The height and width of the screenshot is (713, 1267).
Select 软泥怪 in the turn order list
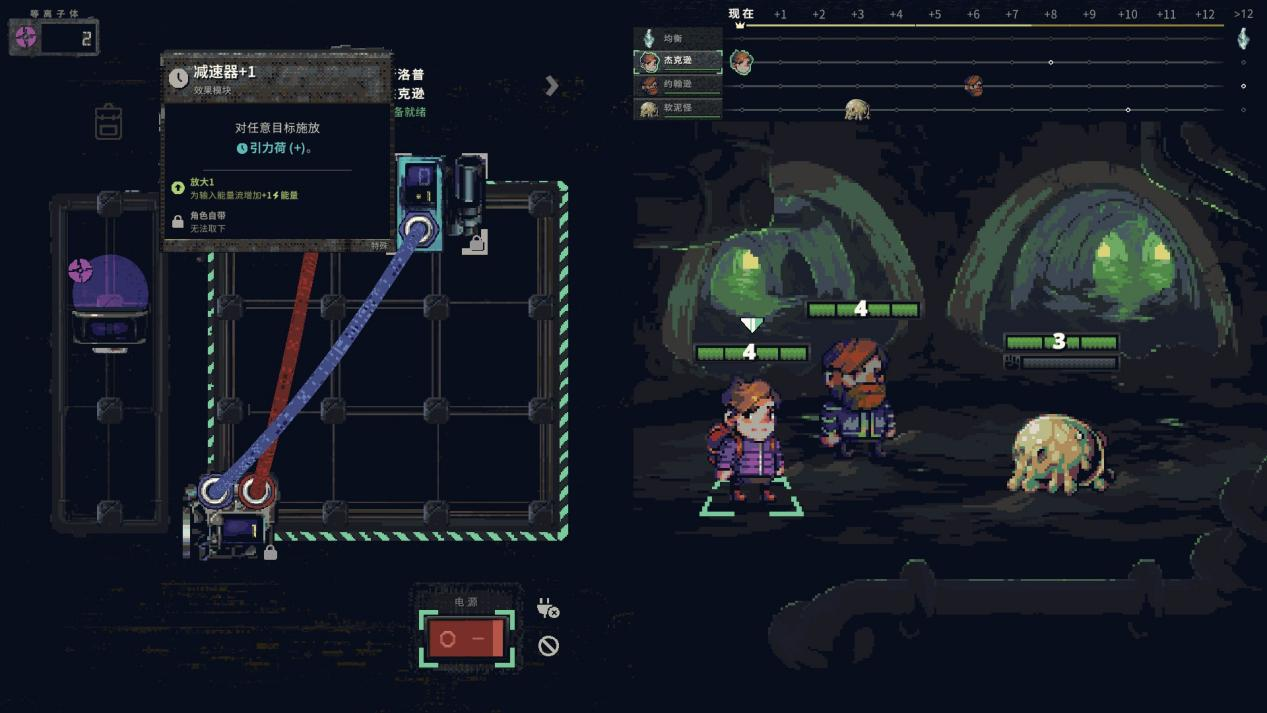point(678,108)
